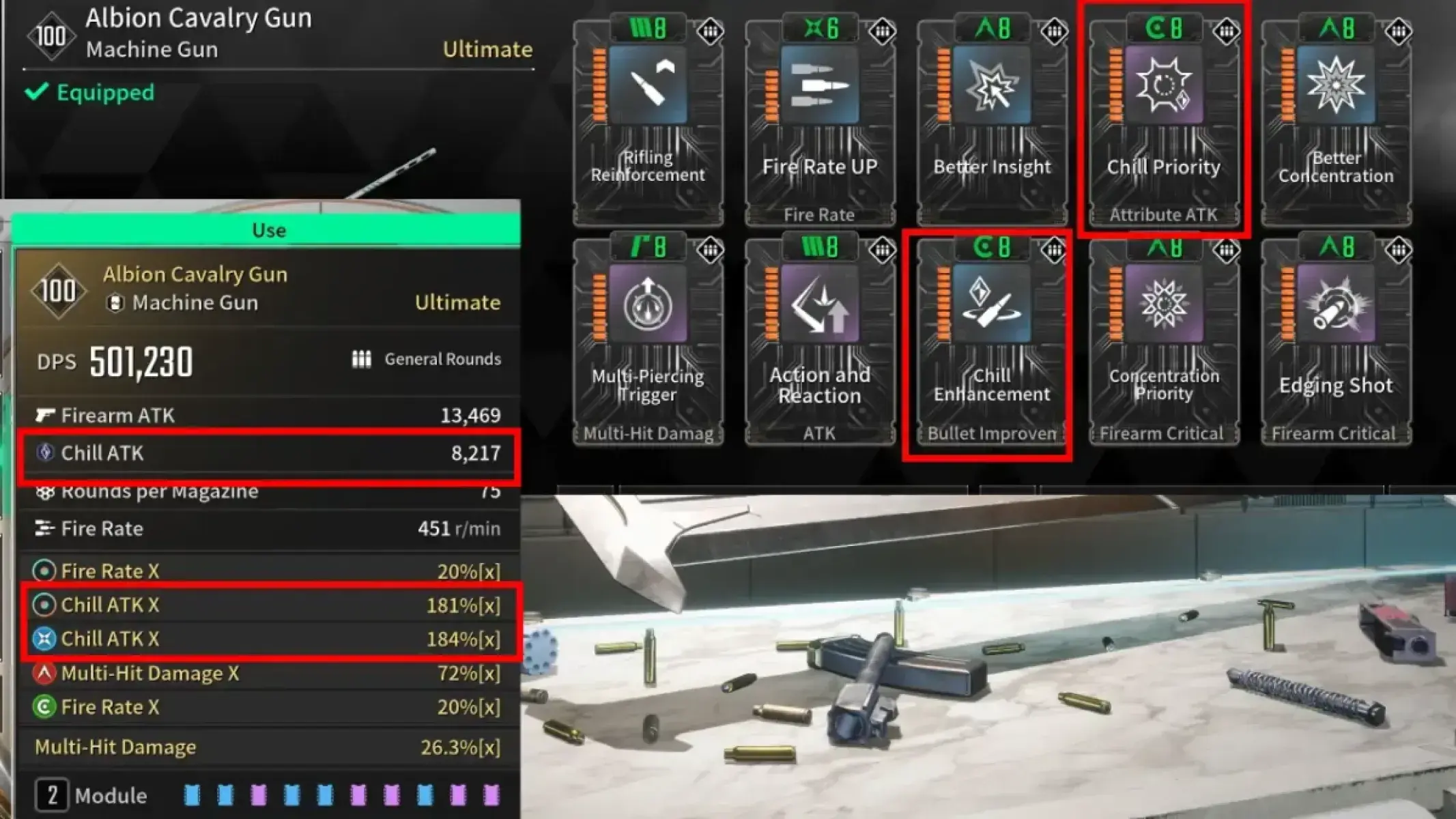The width and height of the screenshot is (1456, 819).
Task: Click the Chill ATK attribute icon
Action: (x=44, y=453)
